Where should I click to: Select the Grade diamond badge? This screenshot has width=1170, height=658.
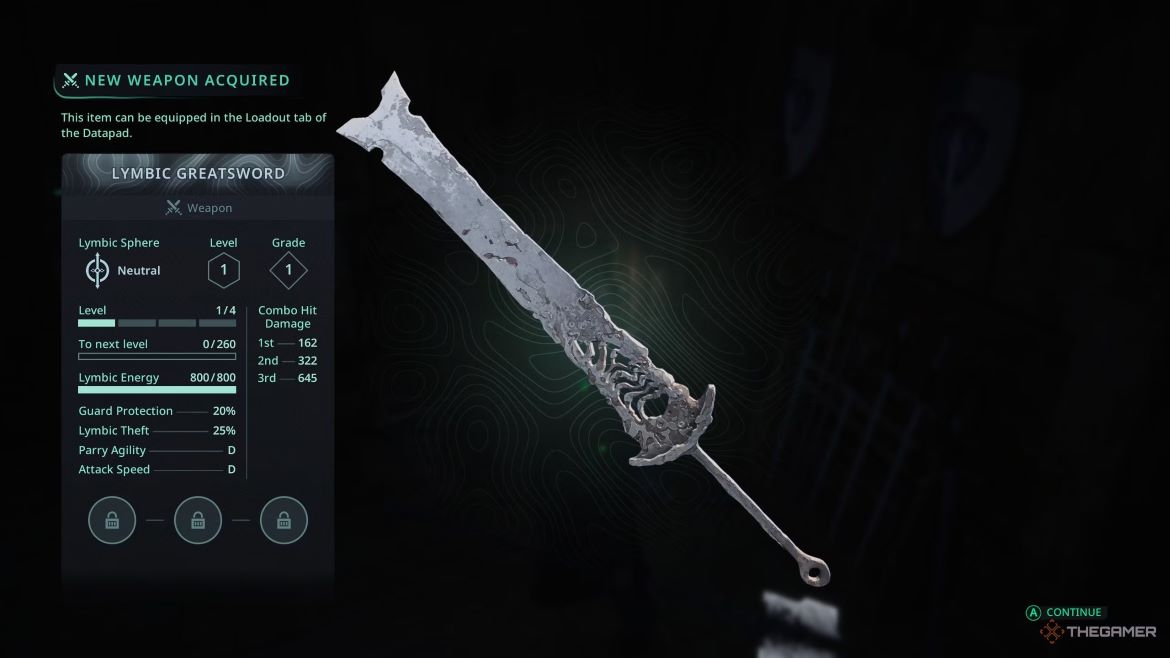tap(288, 270)
